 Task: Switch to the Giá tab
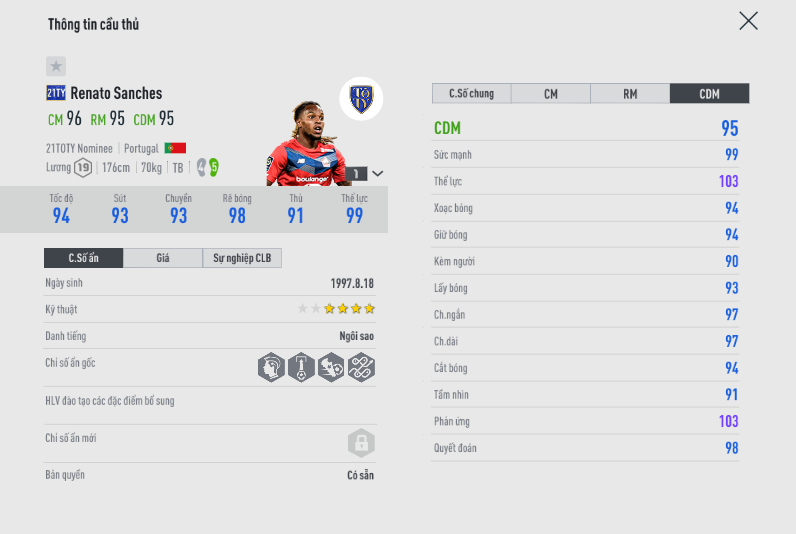(163, 258)
